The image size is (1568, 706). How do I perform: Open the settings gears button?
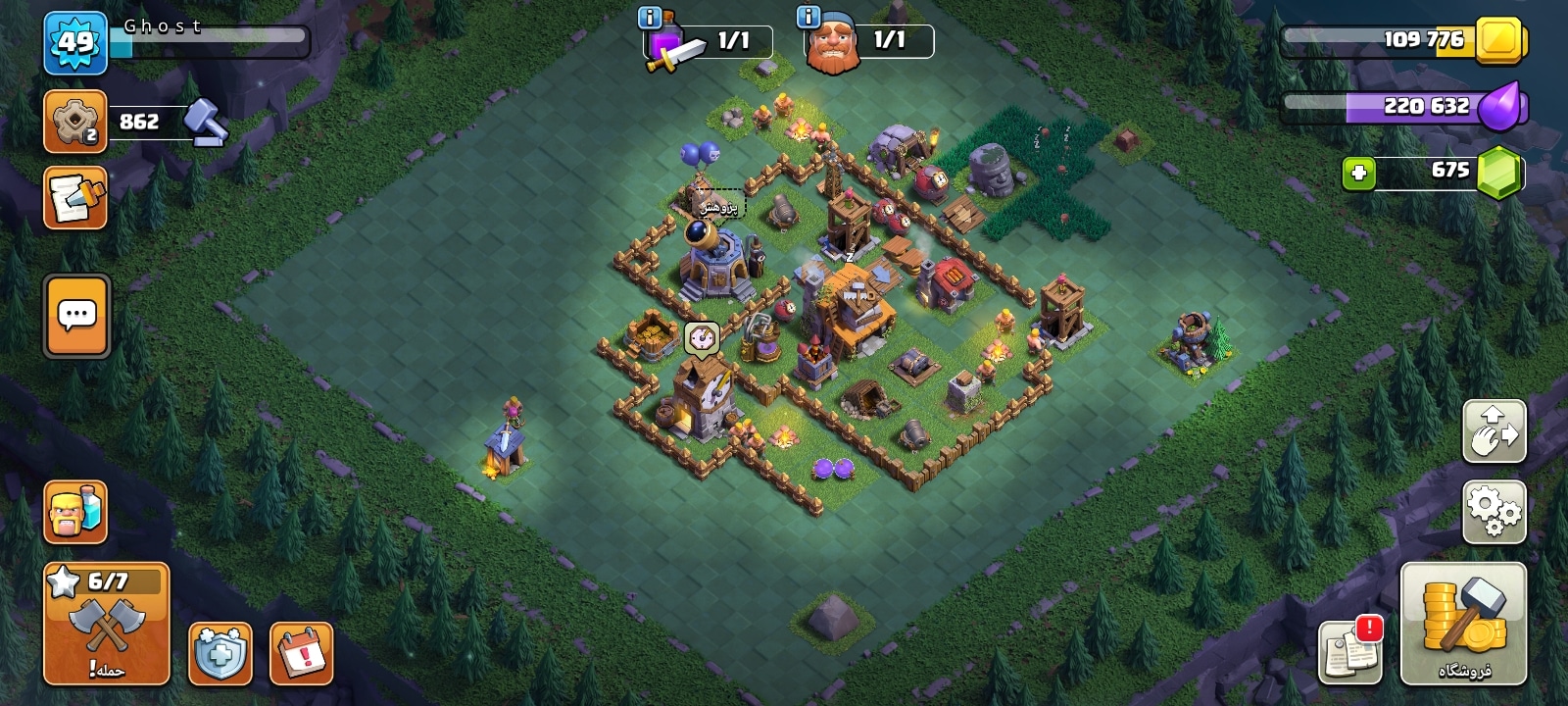pos(1494,512)
